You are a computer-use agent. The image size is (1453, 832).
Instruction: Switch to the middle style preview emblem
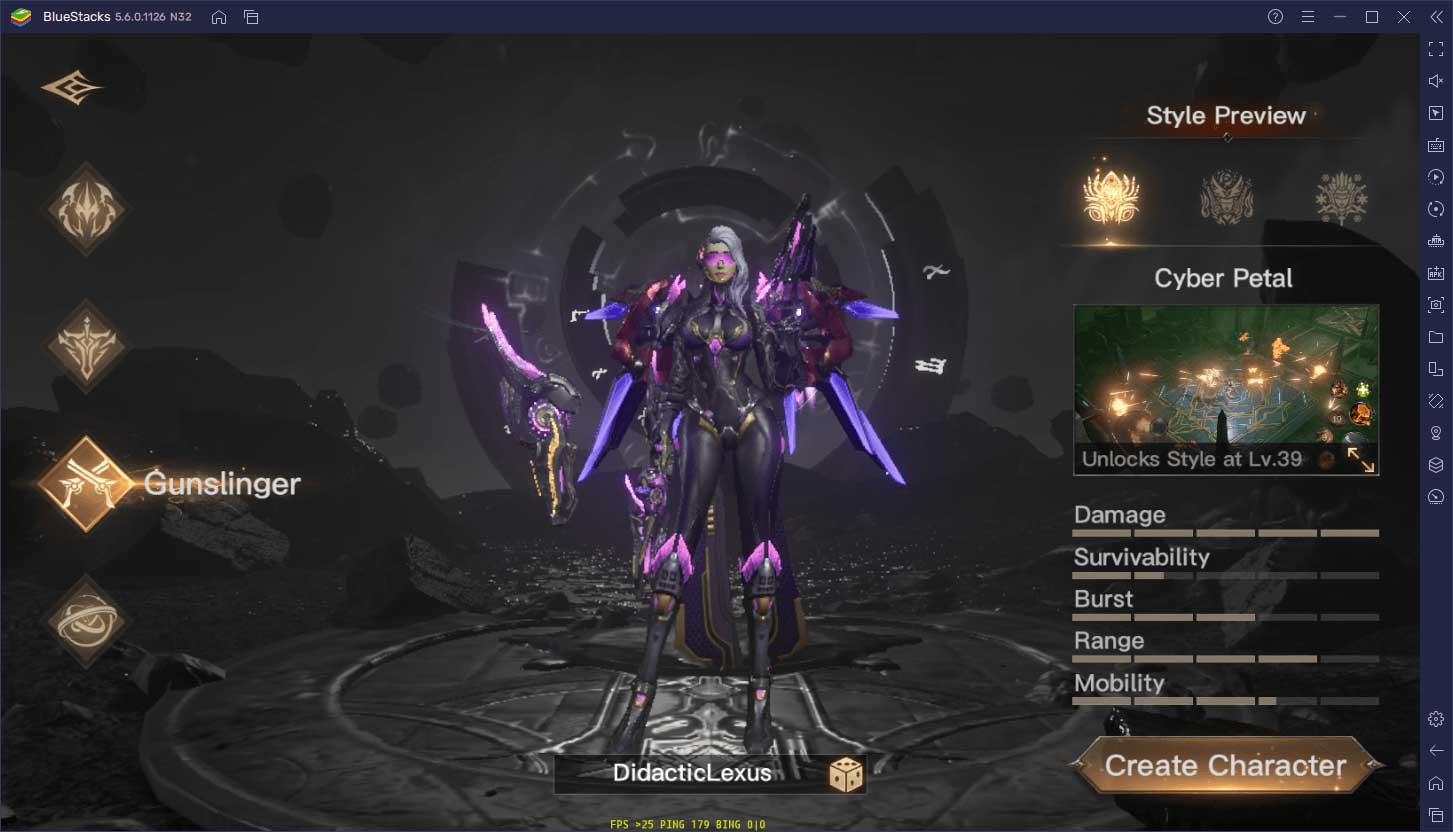coord(1226,197)
